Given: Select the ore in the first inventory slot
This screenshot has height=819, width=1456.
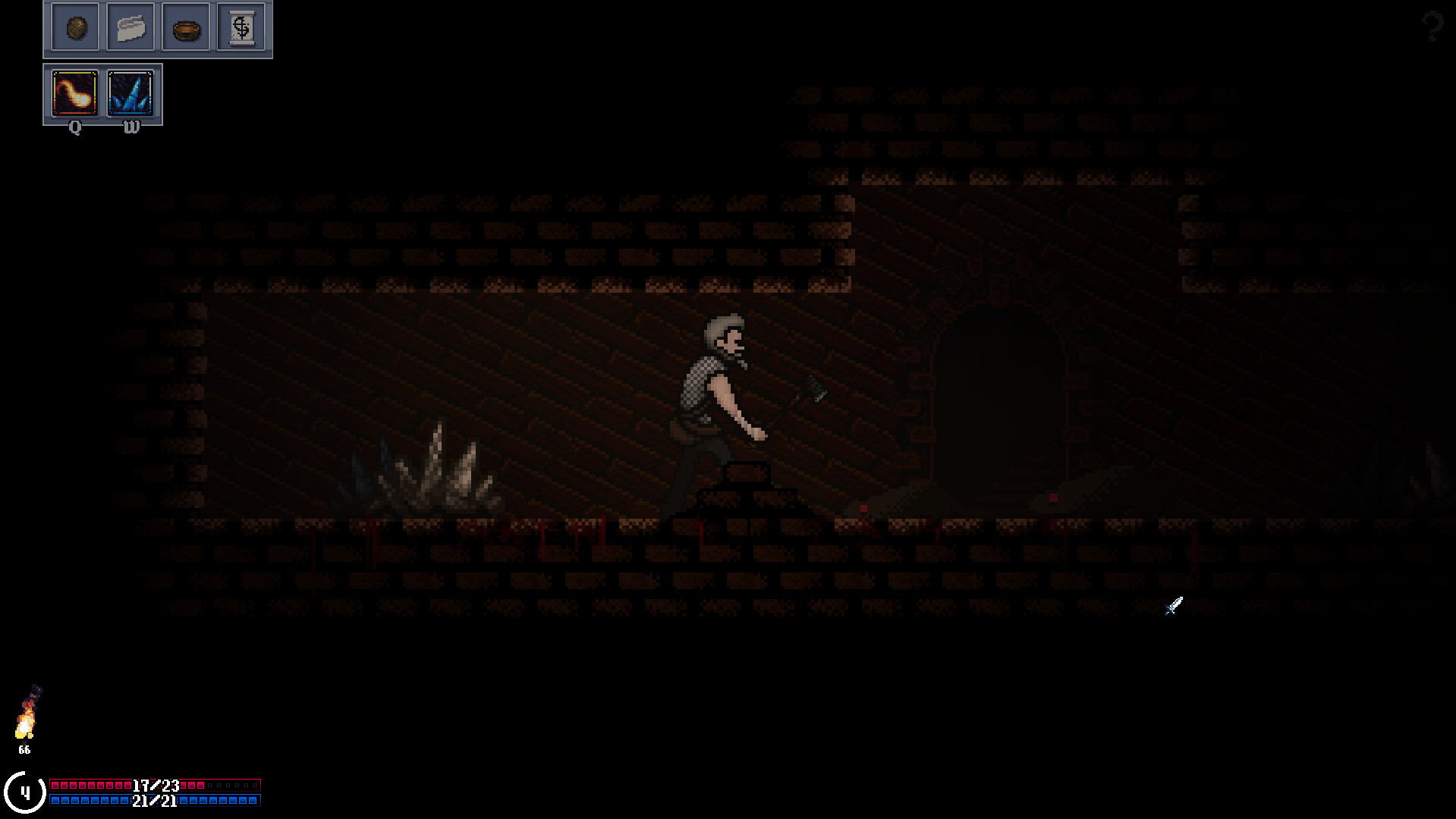Looking at the screenshot, I should (x=75, y=28).
